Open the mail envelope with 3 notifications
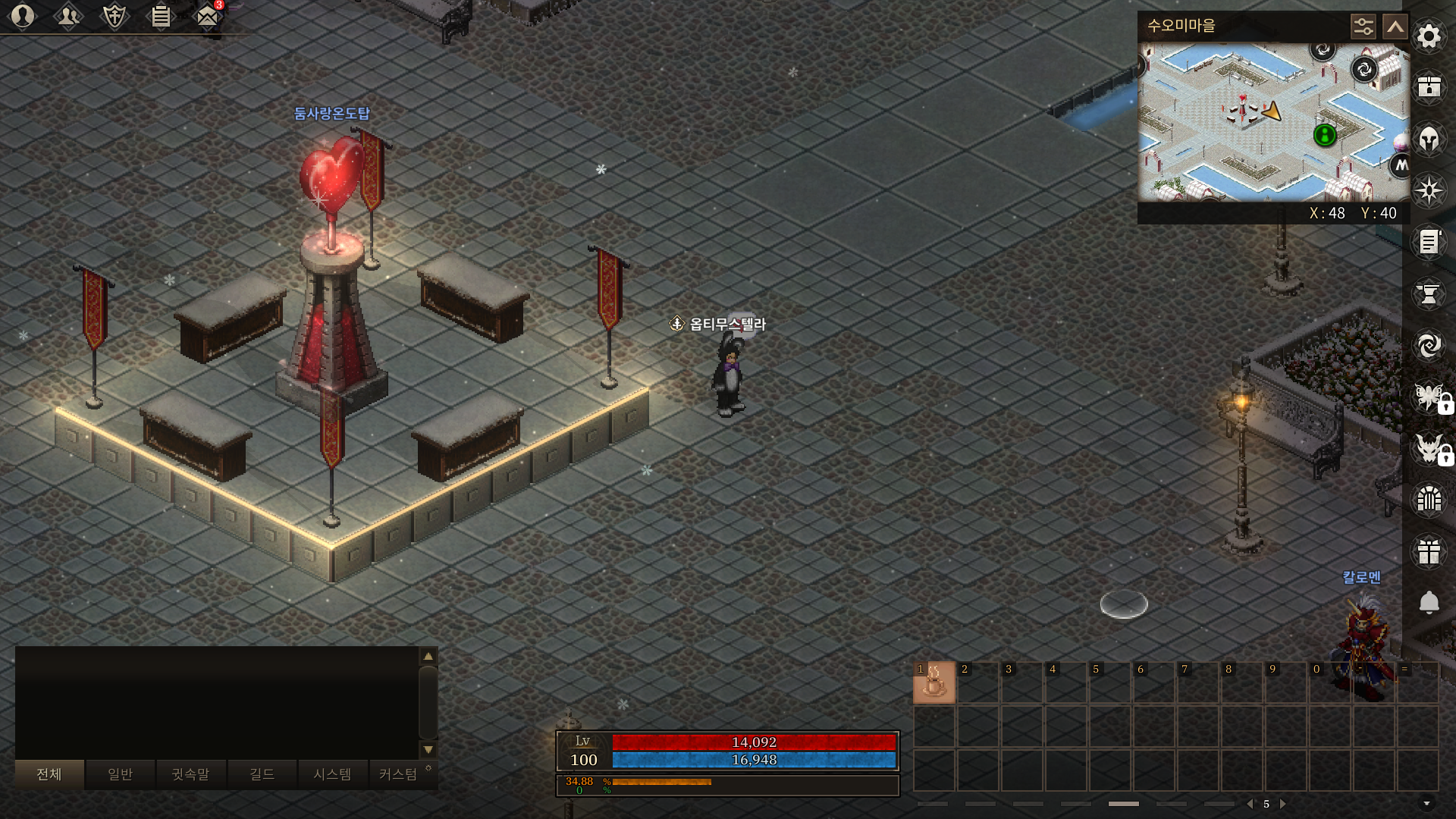The height and width of the screenshot is (819, 1456). [207, 16]
